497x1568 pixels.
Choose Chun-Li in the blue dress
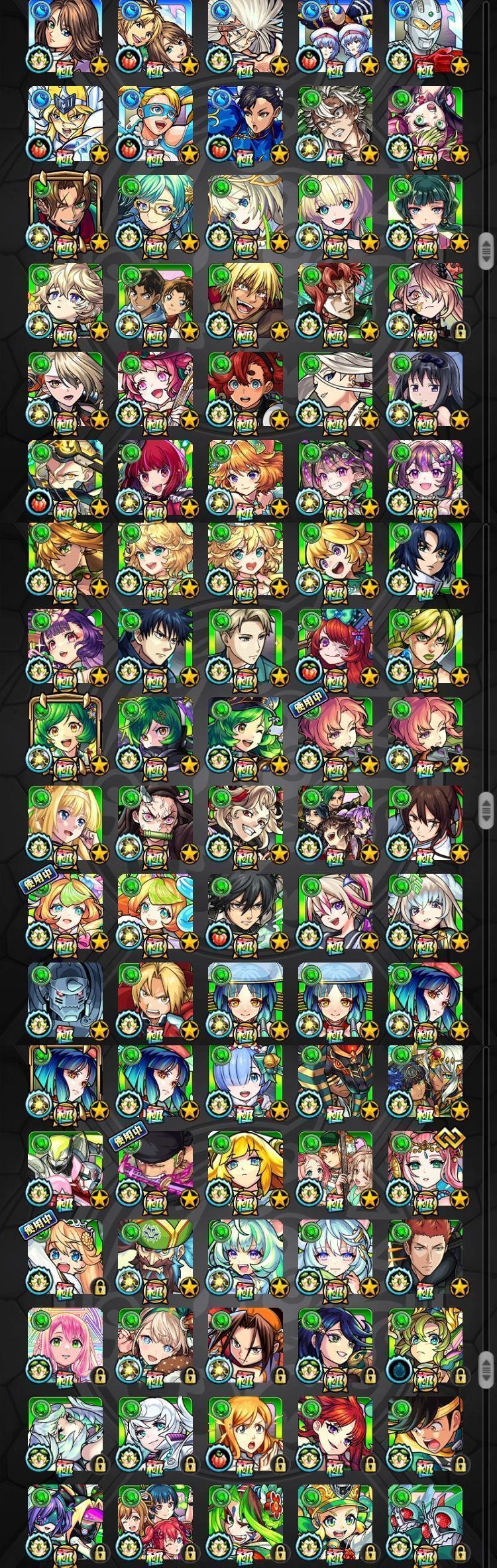[x=245, y=124]
